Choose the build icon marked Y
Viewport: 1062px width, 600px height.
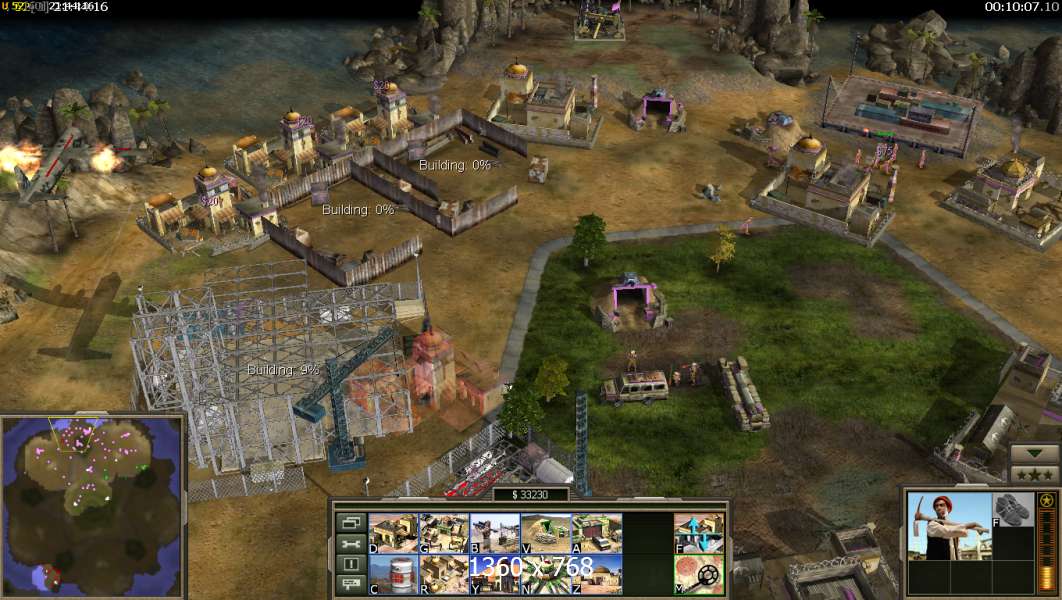[x=495, y=574]
